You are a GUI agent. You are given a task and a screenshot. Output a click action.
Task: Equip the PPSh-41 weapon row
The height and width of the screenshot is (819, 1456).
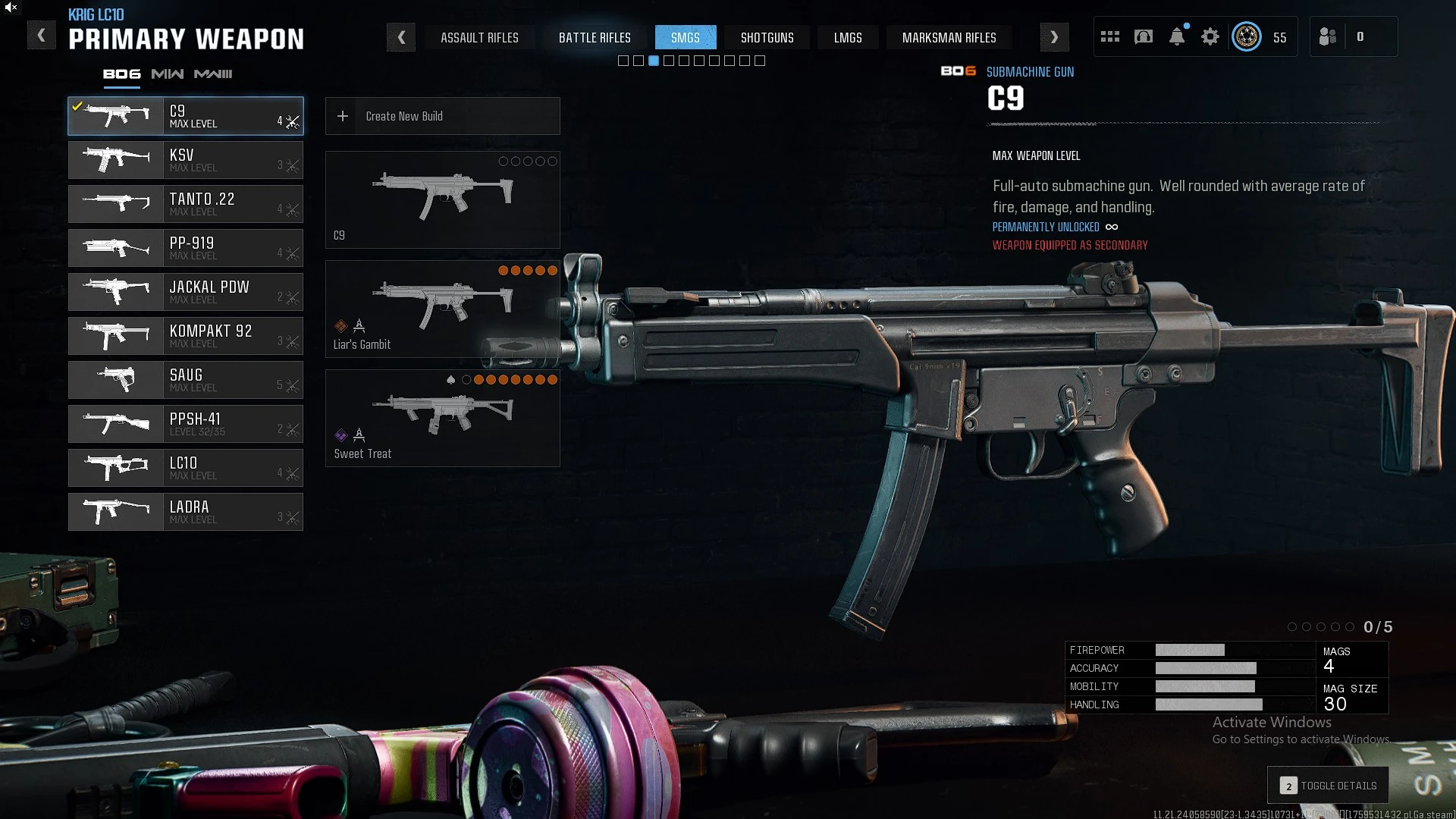(x=186, y=424)
